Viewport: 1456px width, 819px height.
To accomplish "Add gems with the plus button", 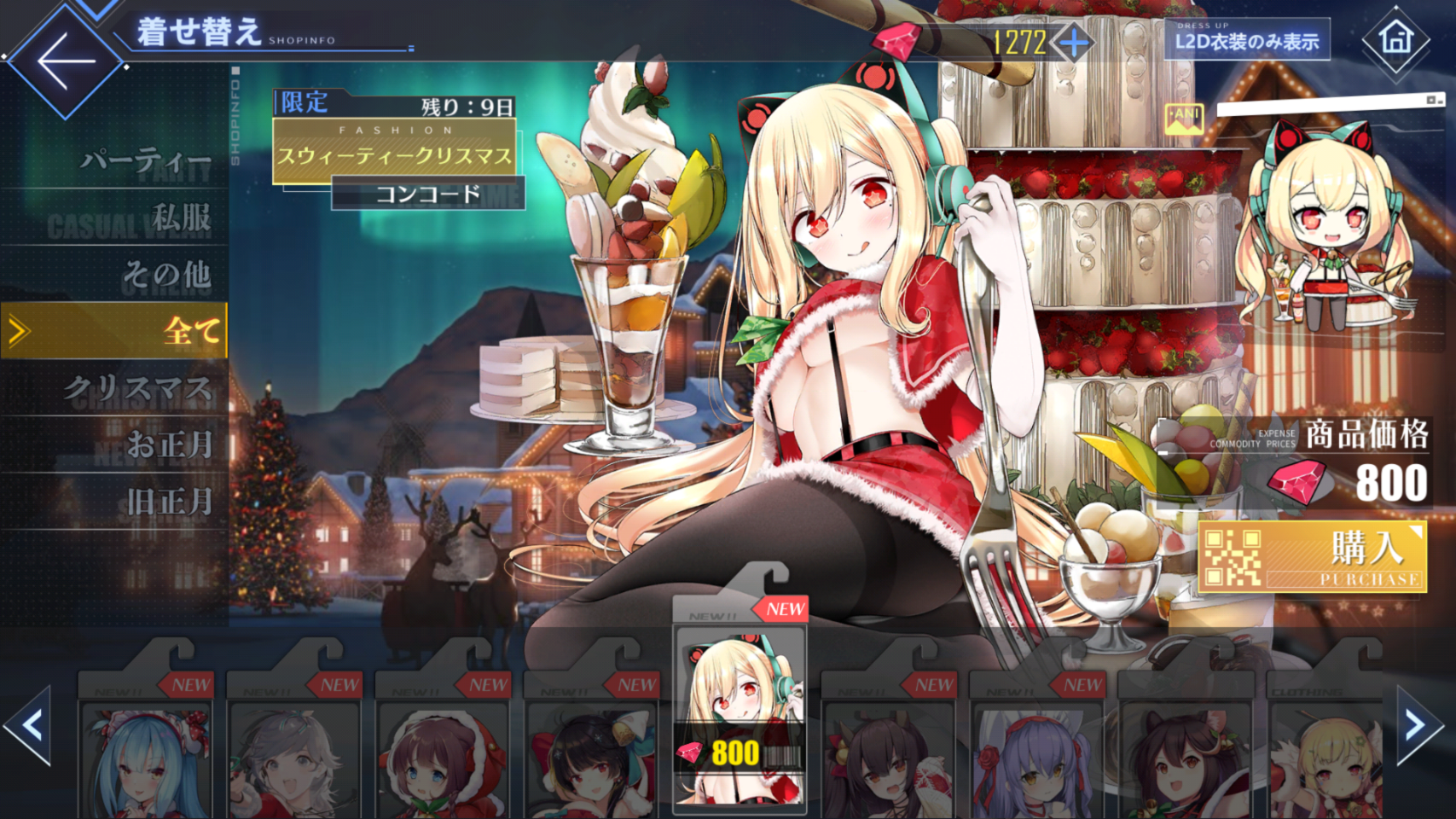I will [x=1073, y=42].
